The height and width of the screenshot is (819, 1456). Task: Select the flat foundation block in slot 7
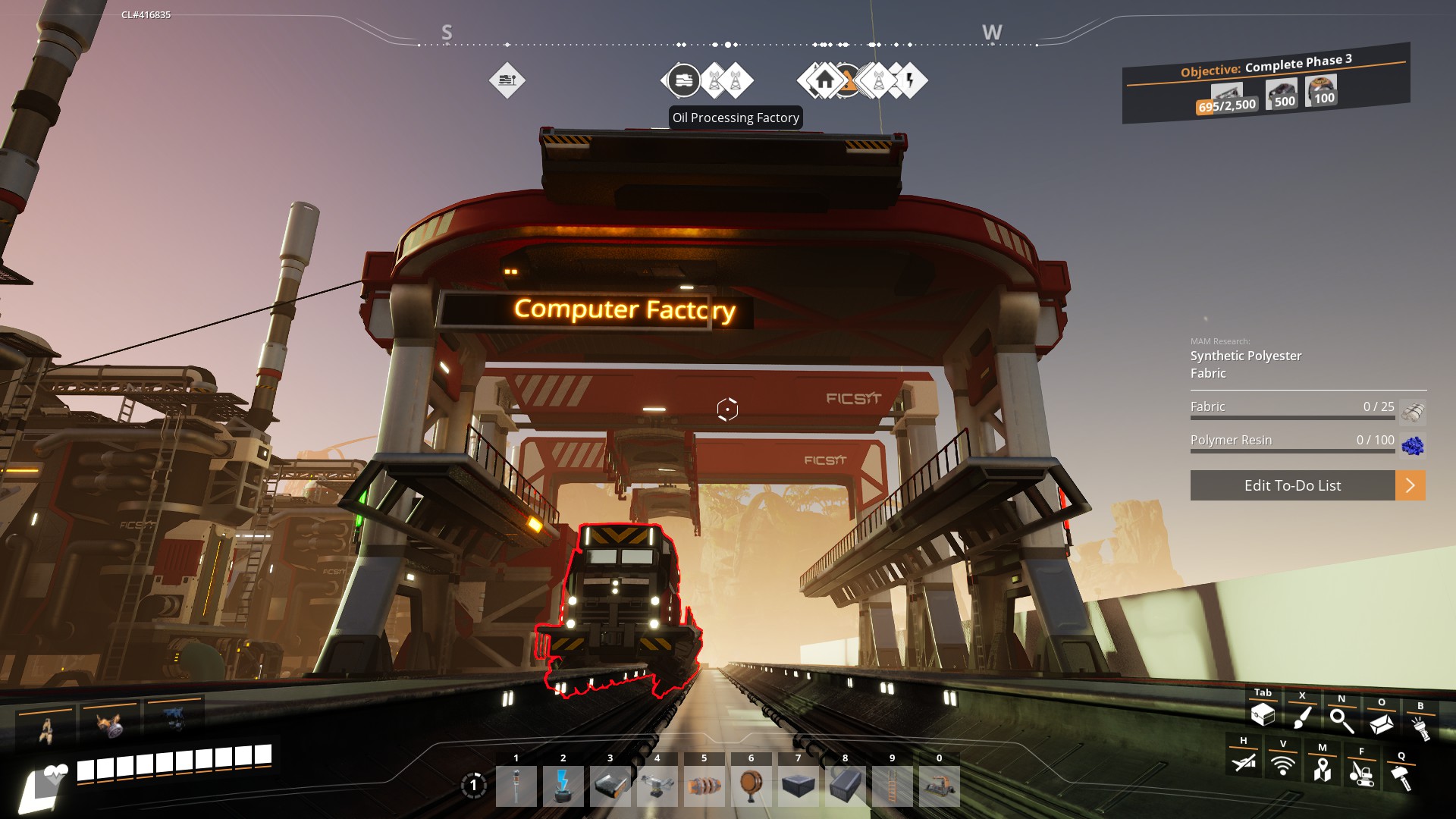pos(799,786)
